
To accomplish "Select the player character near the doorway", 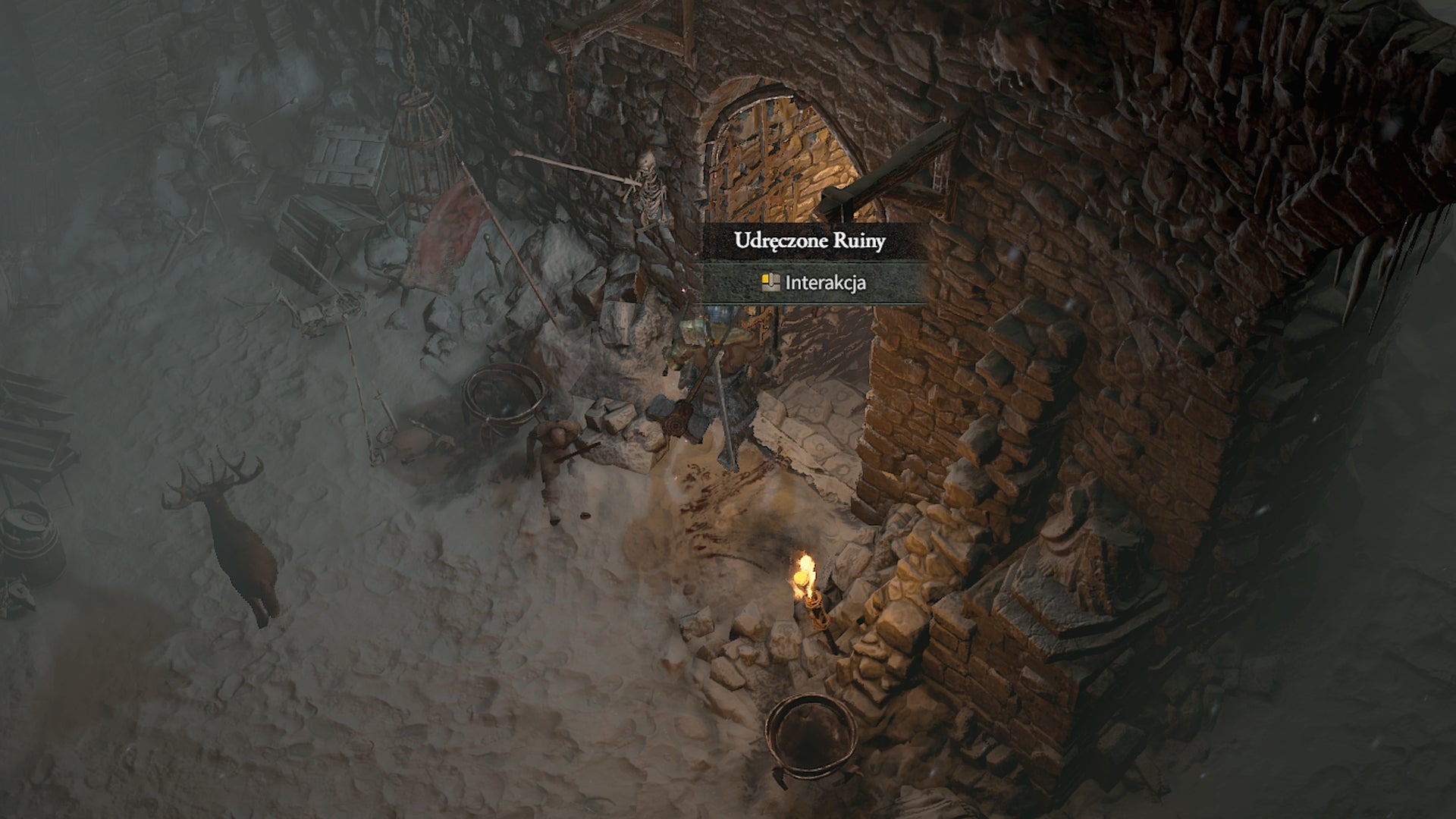I will 713,356.
